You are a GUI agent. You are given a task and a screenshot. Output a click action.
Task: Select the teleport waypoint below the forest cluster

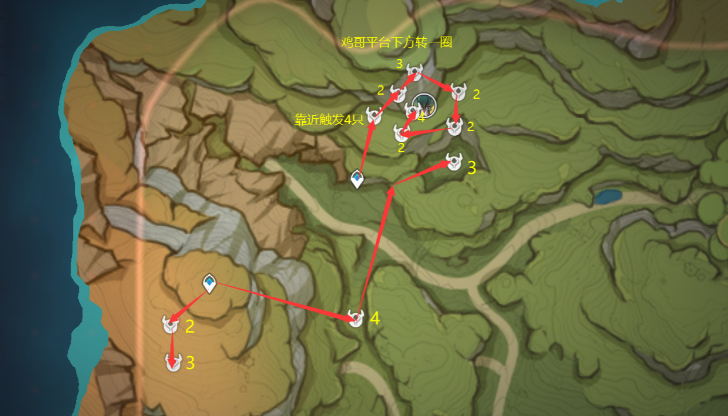click(357, 180)
